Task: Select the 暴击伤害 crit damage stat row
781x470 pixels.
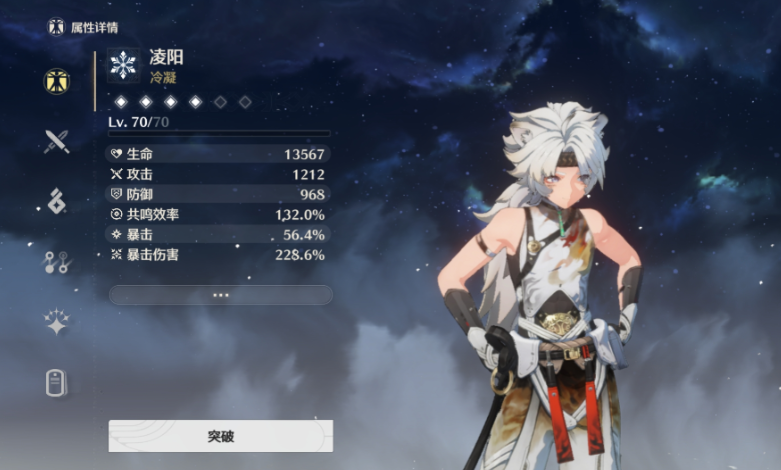Action: pyautogui.click(x=218, y=254)
